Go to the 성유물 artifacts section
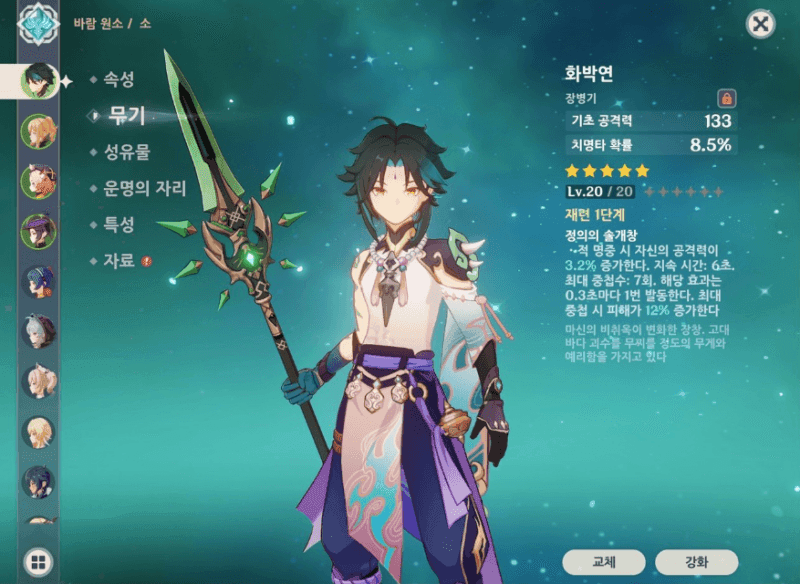Screen dimensions: 800x584 pos(126,152)
